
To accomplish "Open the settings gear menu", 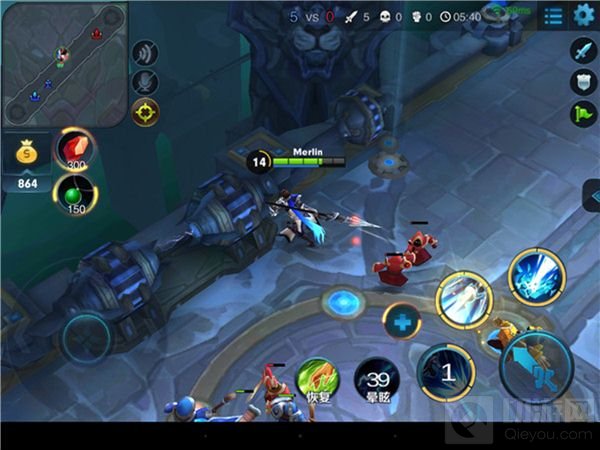I will click(x=583, y=16).
